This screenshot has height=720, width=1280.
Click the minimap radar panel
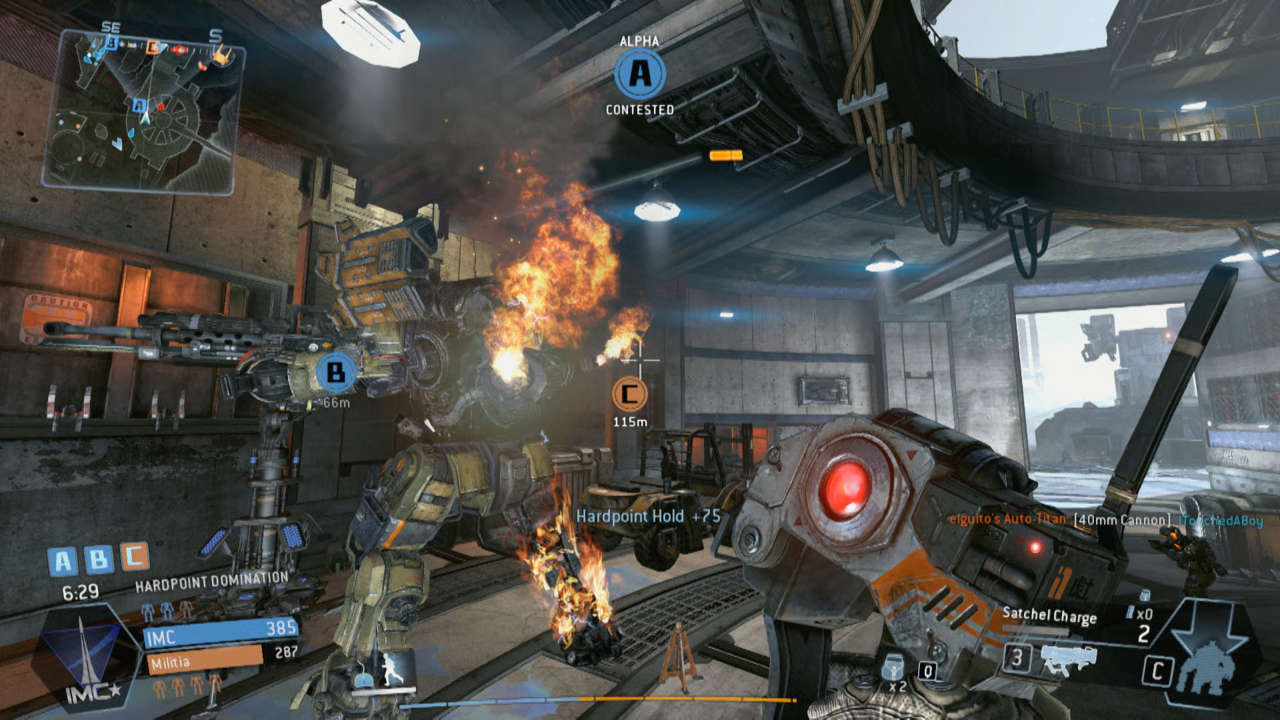coord(142,110)
